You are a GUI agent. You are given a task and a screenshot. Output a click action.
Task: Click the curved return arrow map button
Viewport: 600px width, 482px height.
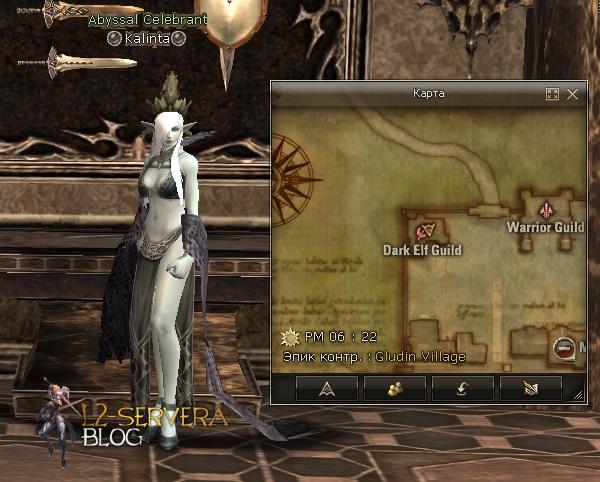461,389
